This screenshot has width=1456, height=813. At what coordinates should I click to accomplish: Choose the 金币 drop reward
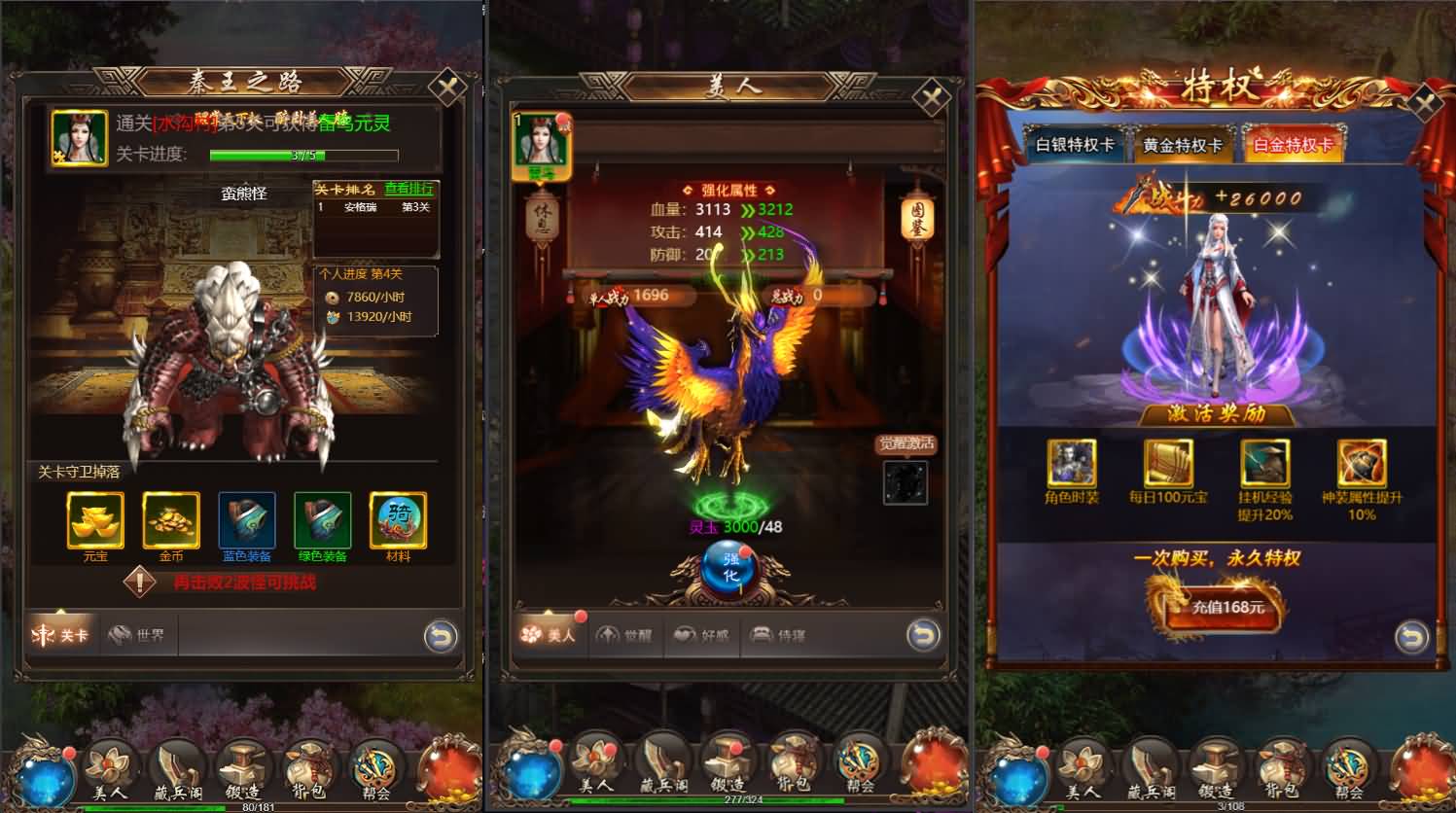click(x=171, y=520)
